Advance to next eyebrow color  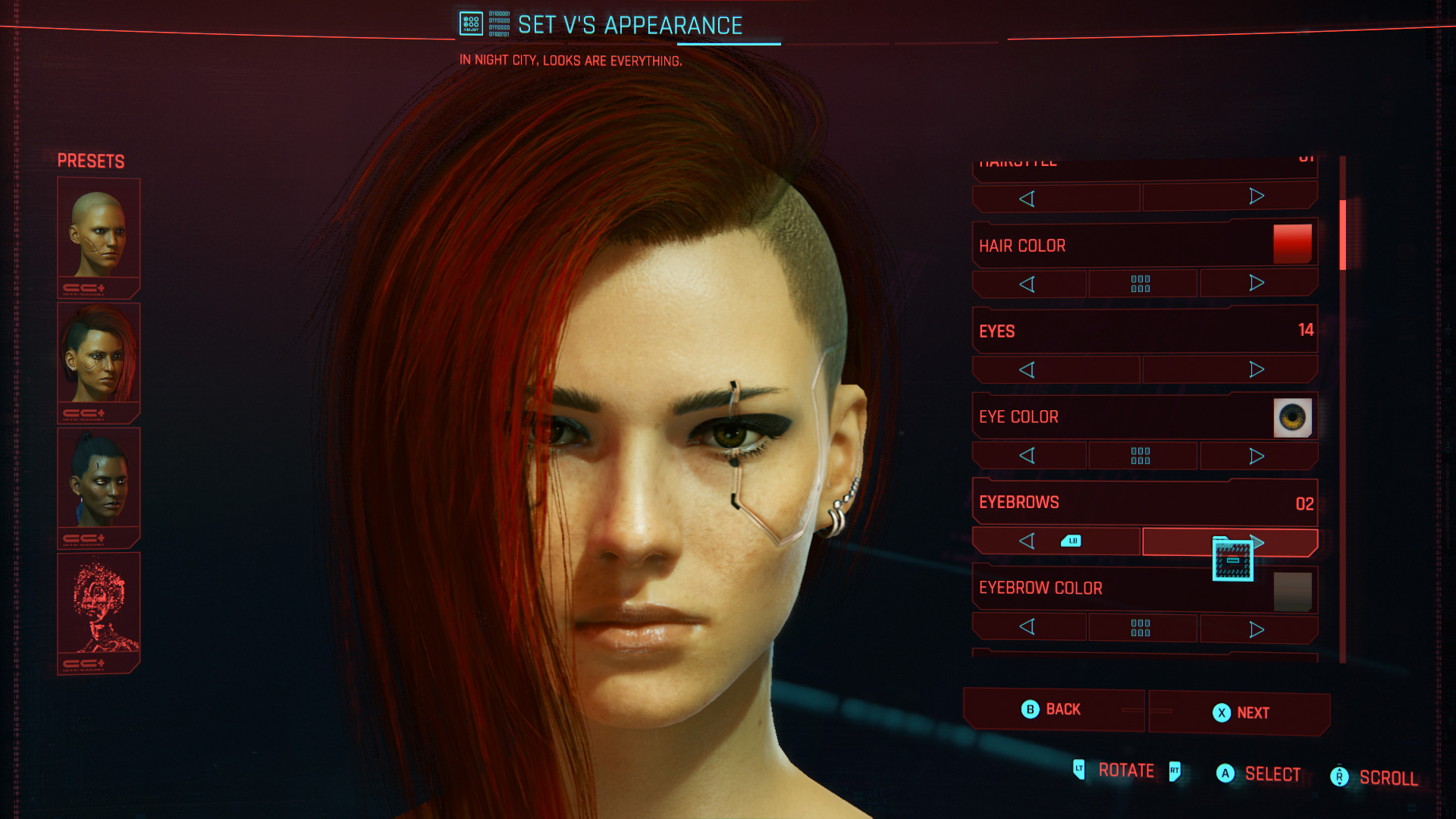point(1257,629)
